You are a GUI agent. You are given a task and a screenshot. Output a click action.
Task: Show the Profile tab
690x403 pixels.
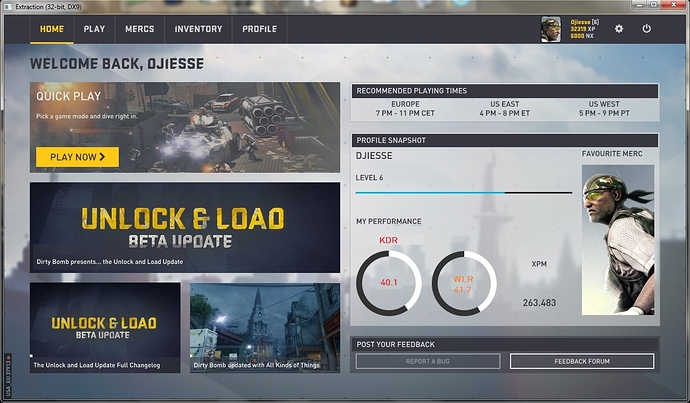(259, 29)
